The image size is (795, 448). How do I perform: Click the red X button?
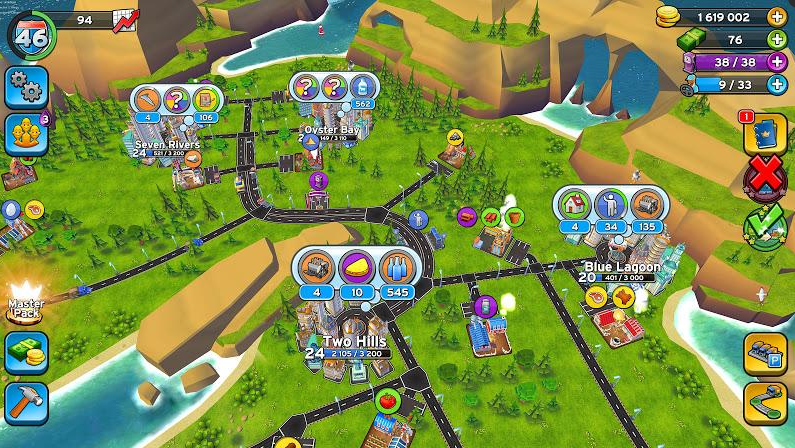click(766, 178)
